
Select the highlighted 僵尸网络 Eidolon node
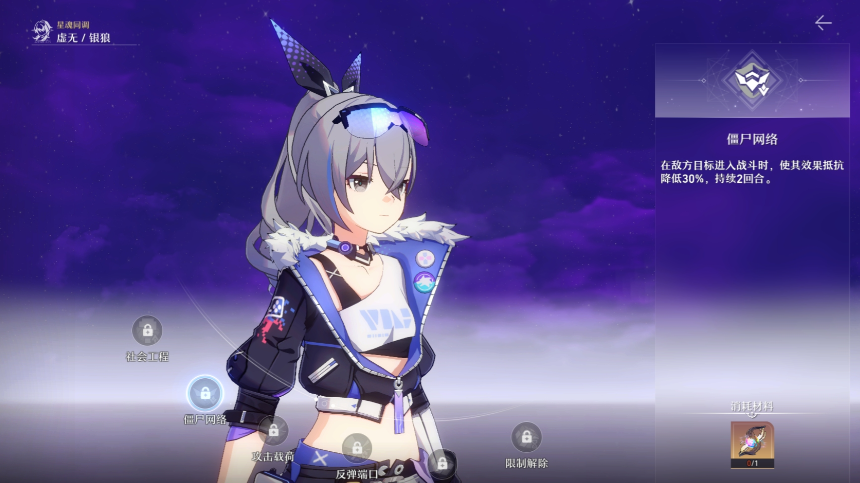[x=205, y=393]
